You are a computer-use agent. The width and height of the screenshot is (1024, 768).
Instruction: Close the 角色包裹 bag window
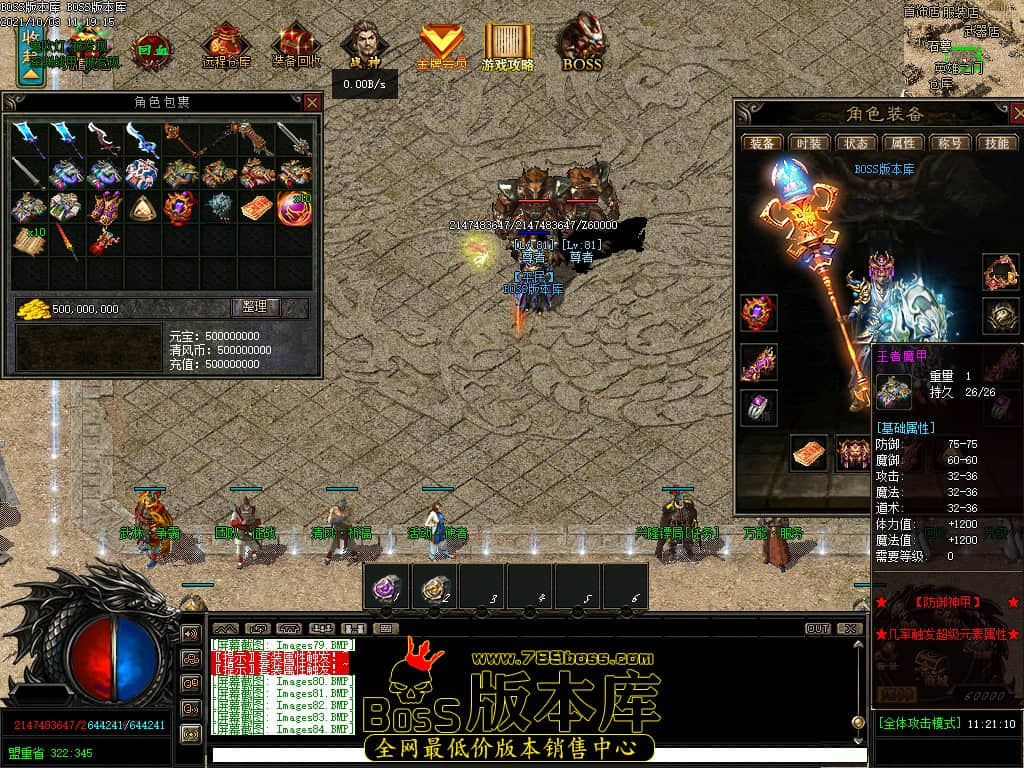pos(313,102)
